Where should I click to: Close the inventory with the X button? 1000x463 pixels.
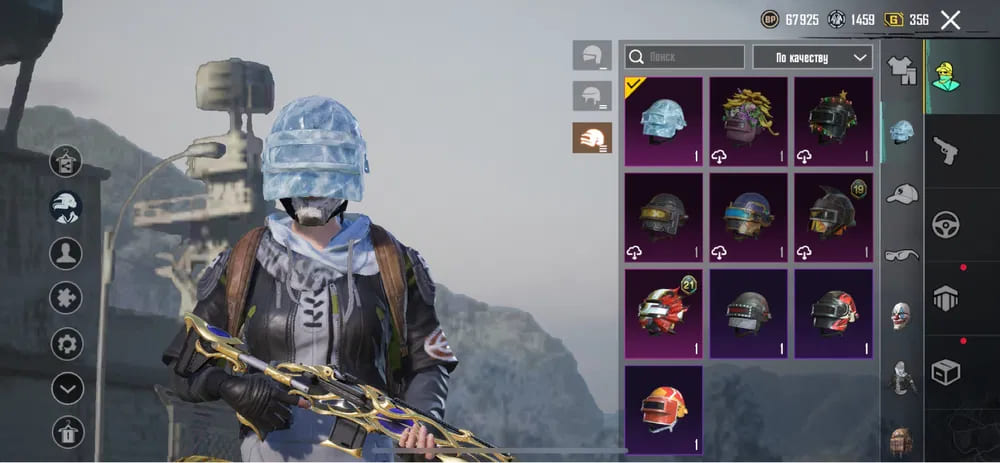pos(950,20)
